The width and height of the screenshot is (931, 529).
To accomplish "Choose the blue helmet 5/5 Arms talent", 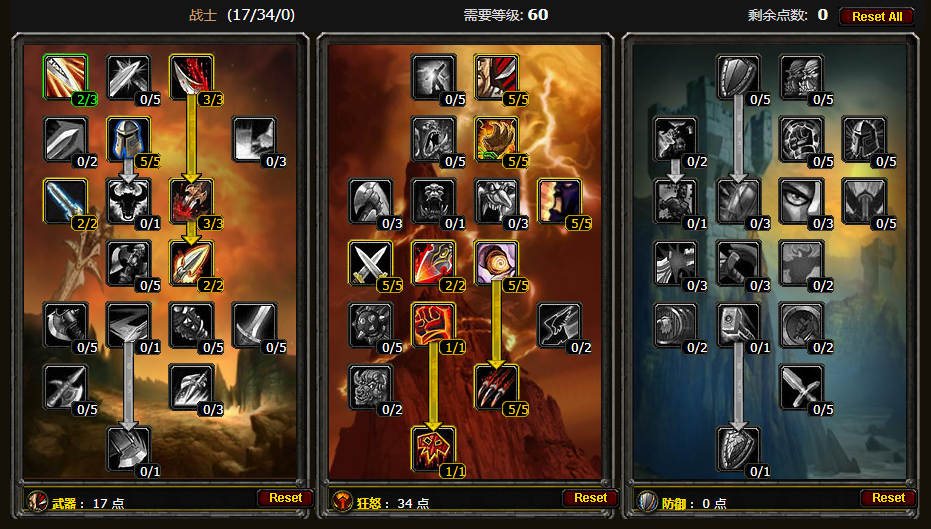I will [x=128, y=139].
